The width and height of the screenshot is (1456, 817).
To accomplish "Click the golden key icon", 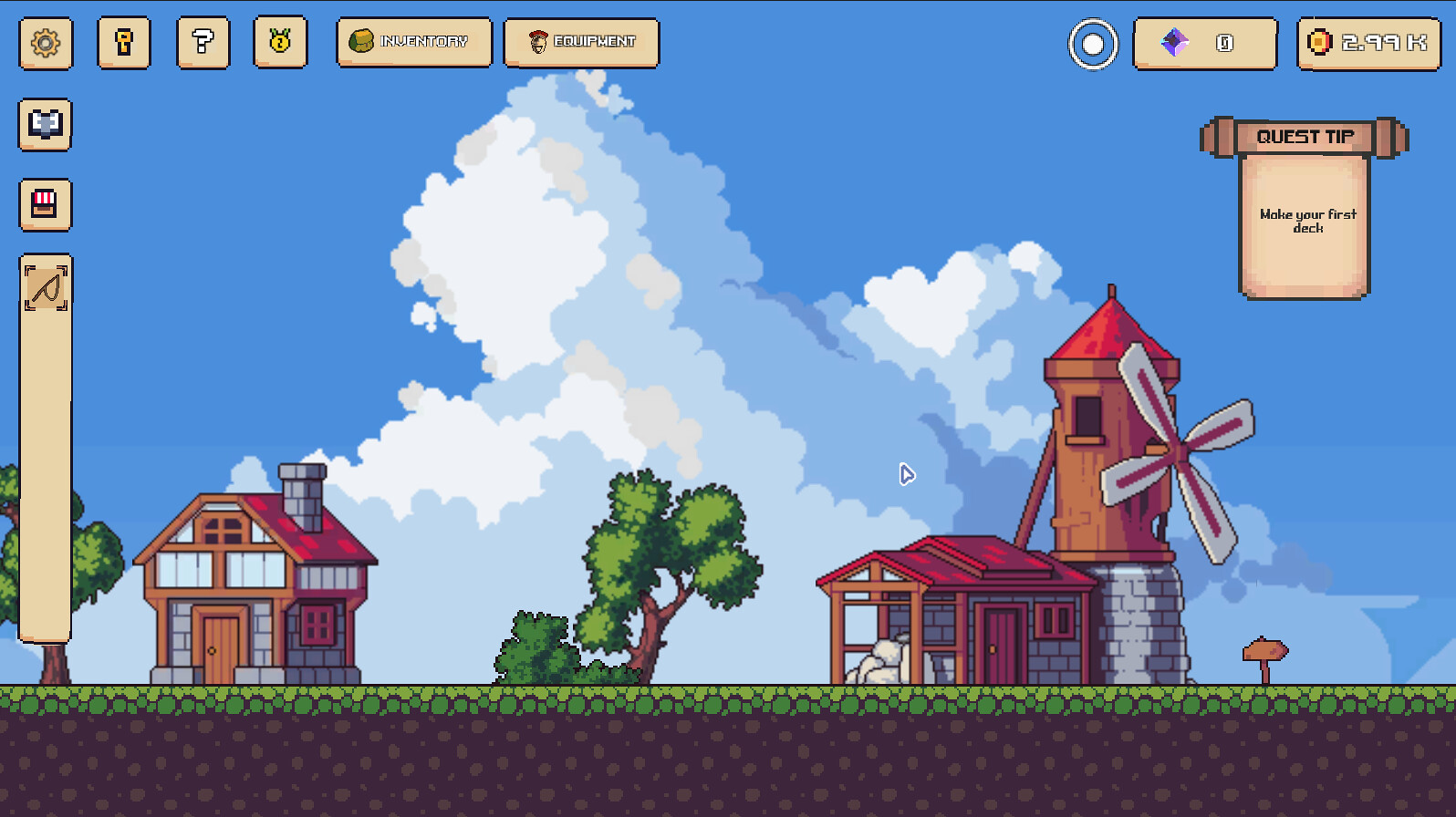I will (123, 42).
